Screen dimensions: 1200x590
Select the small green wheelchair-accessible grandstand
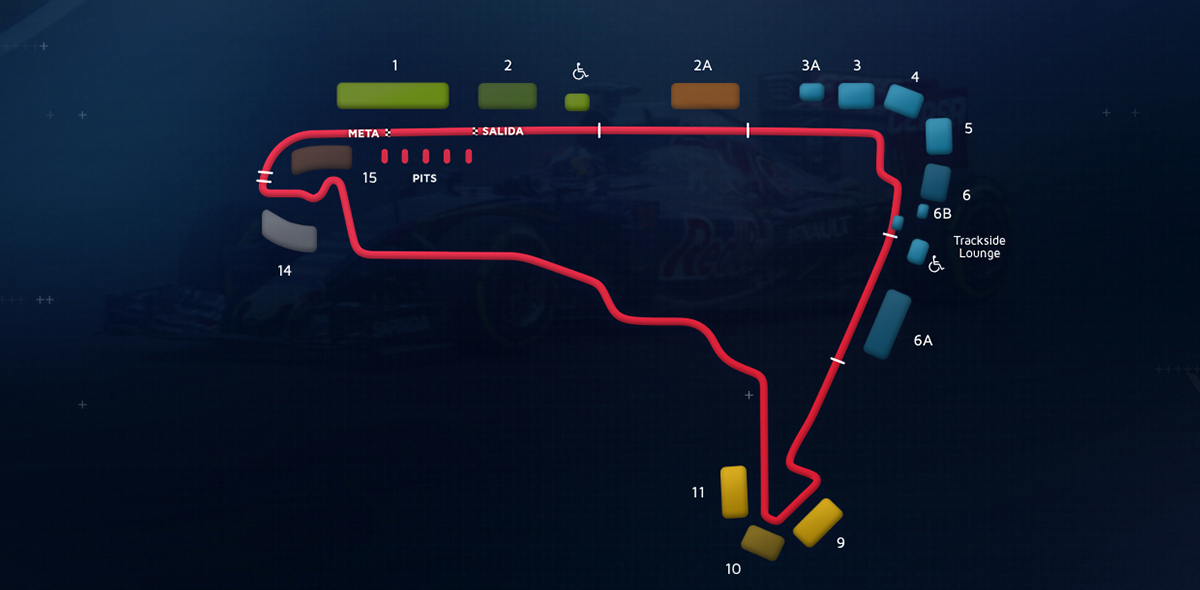pyautogui.click(x=577, y=102)
